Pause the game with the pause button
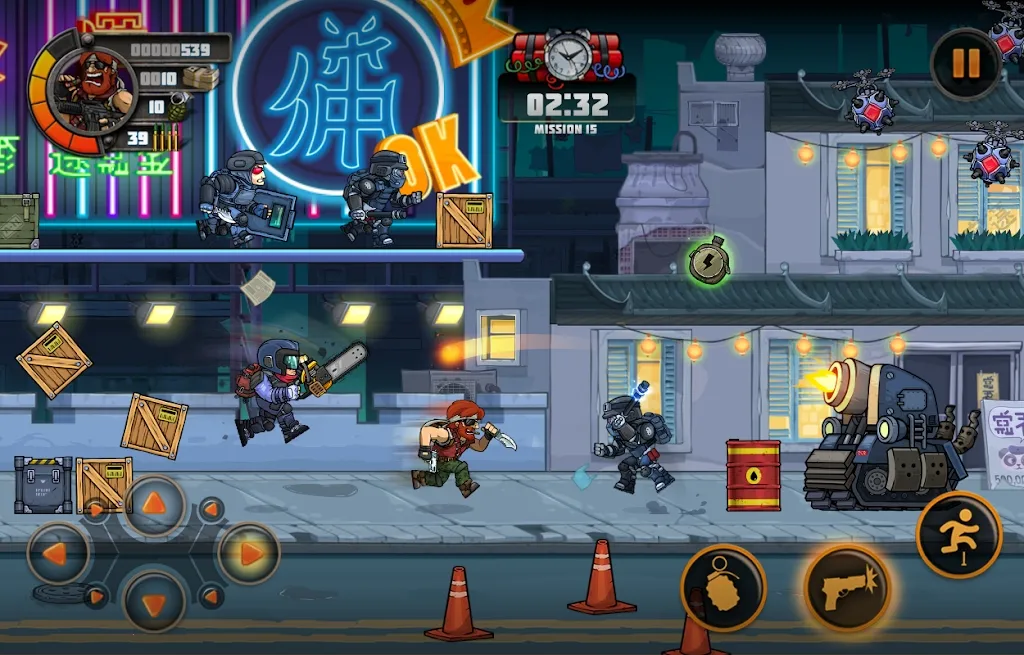The height and width of the screenshot is (655, 1024). tap(965, 64)
